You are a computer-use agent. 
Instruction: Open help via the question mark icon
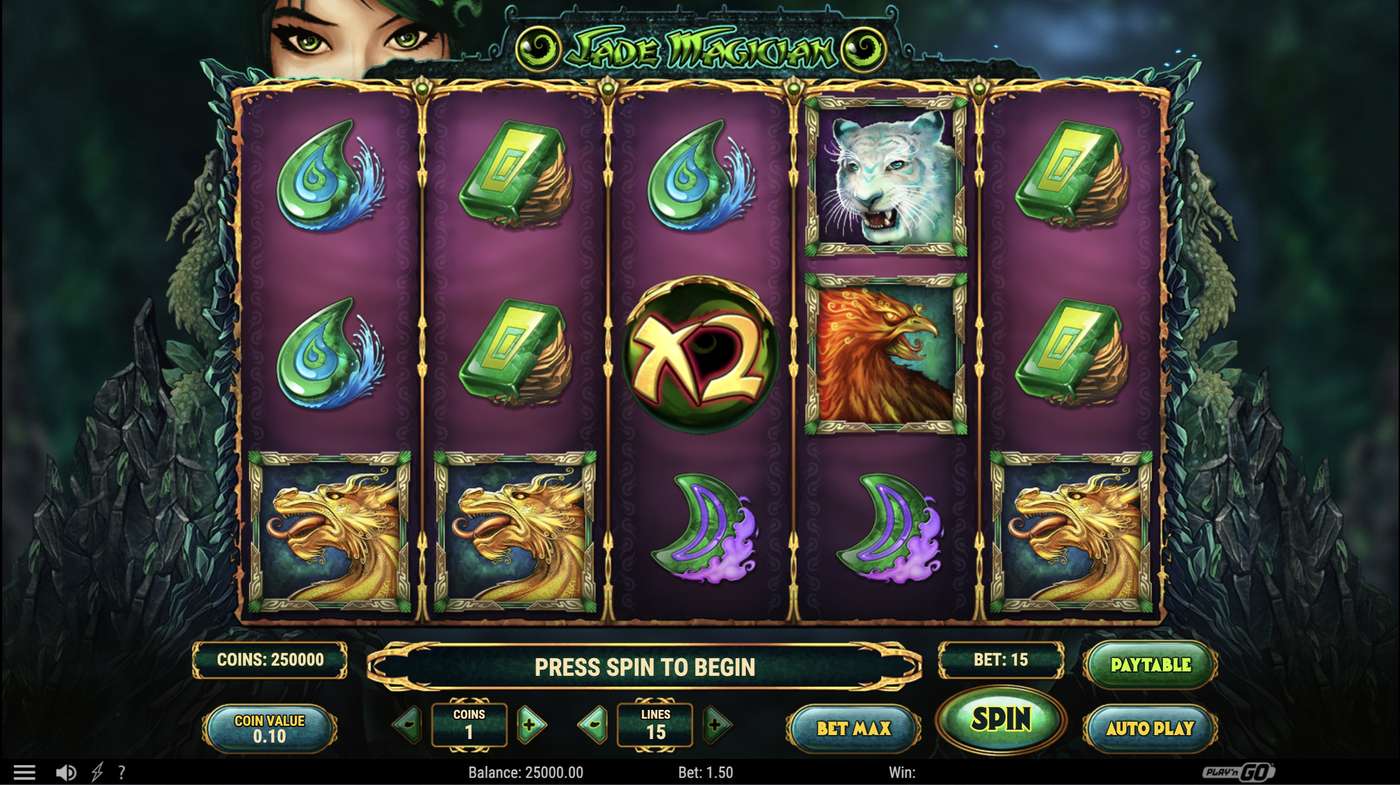(121, 771)
